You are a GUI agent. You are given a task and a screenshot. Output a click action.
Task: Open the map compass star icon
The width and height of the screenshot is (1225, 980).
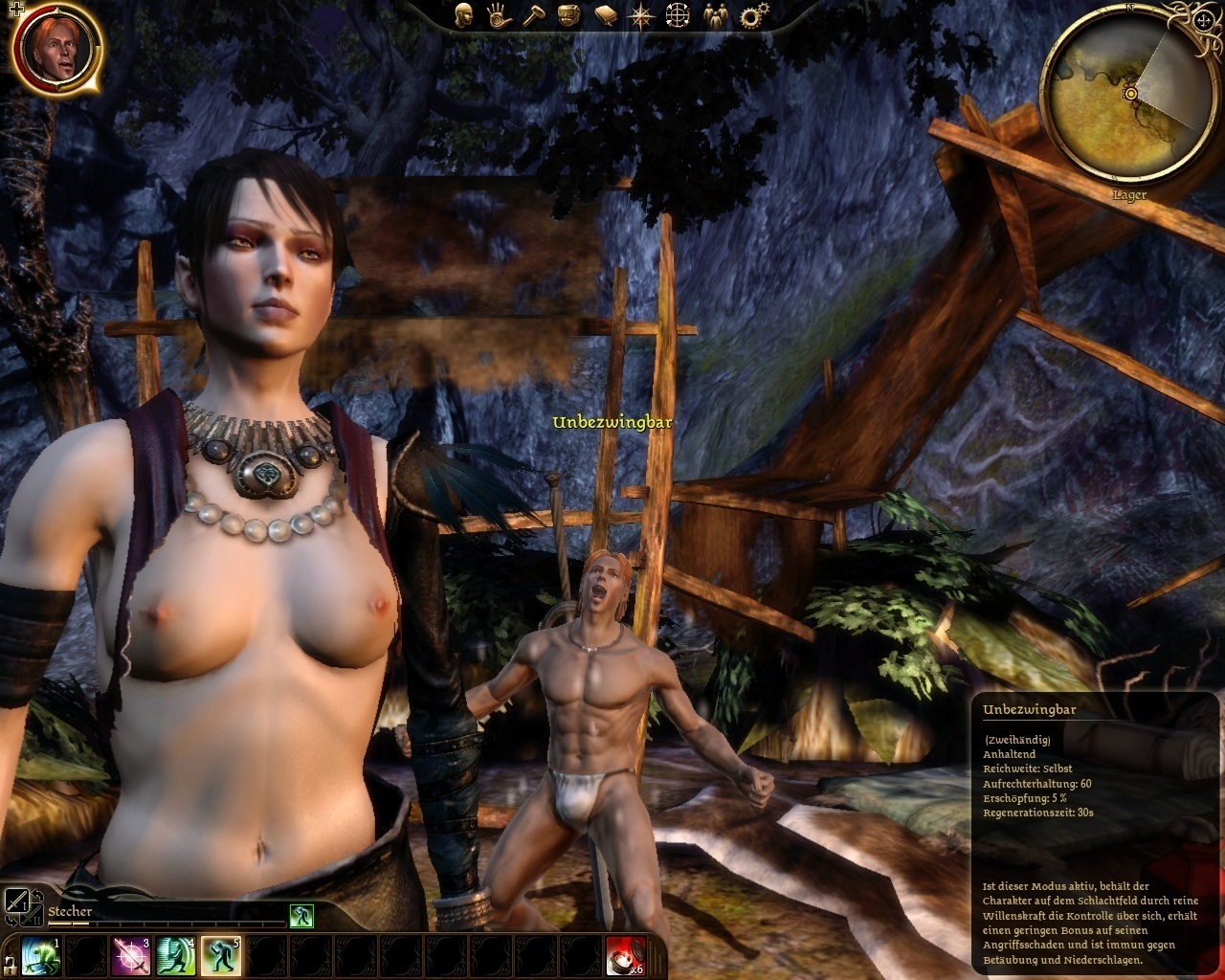[x=640, y=15]
